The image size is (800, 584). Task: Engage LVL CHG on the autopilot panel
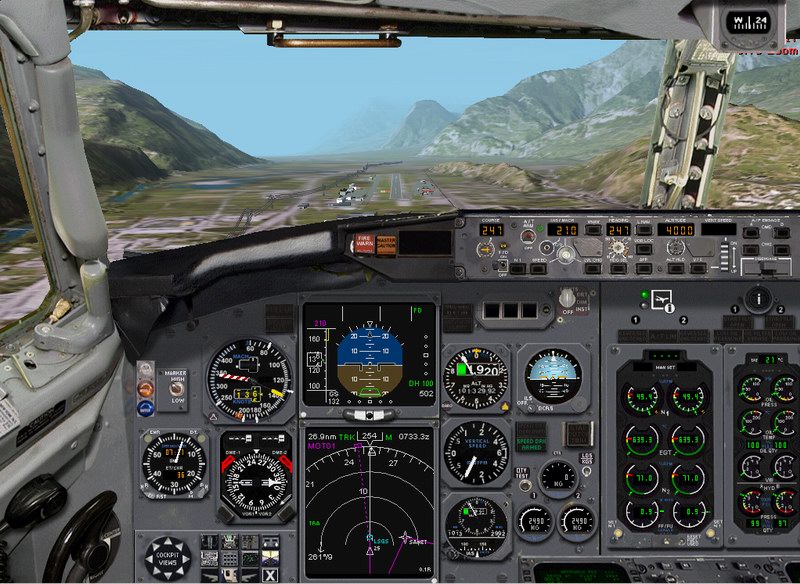[593, 267]
